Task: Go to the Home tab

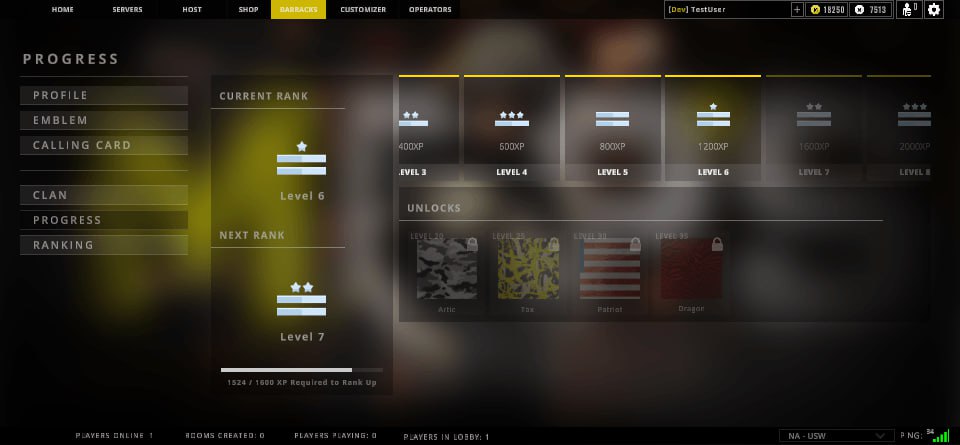Action: click(x=62, y=10)
